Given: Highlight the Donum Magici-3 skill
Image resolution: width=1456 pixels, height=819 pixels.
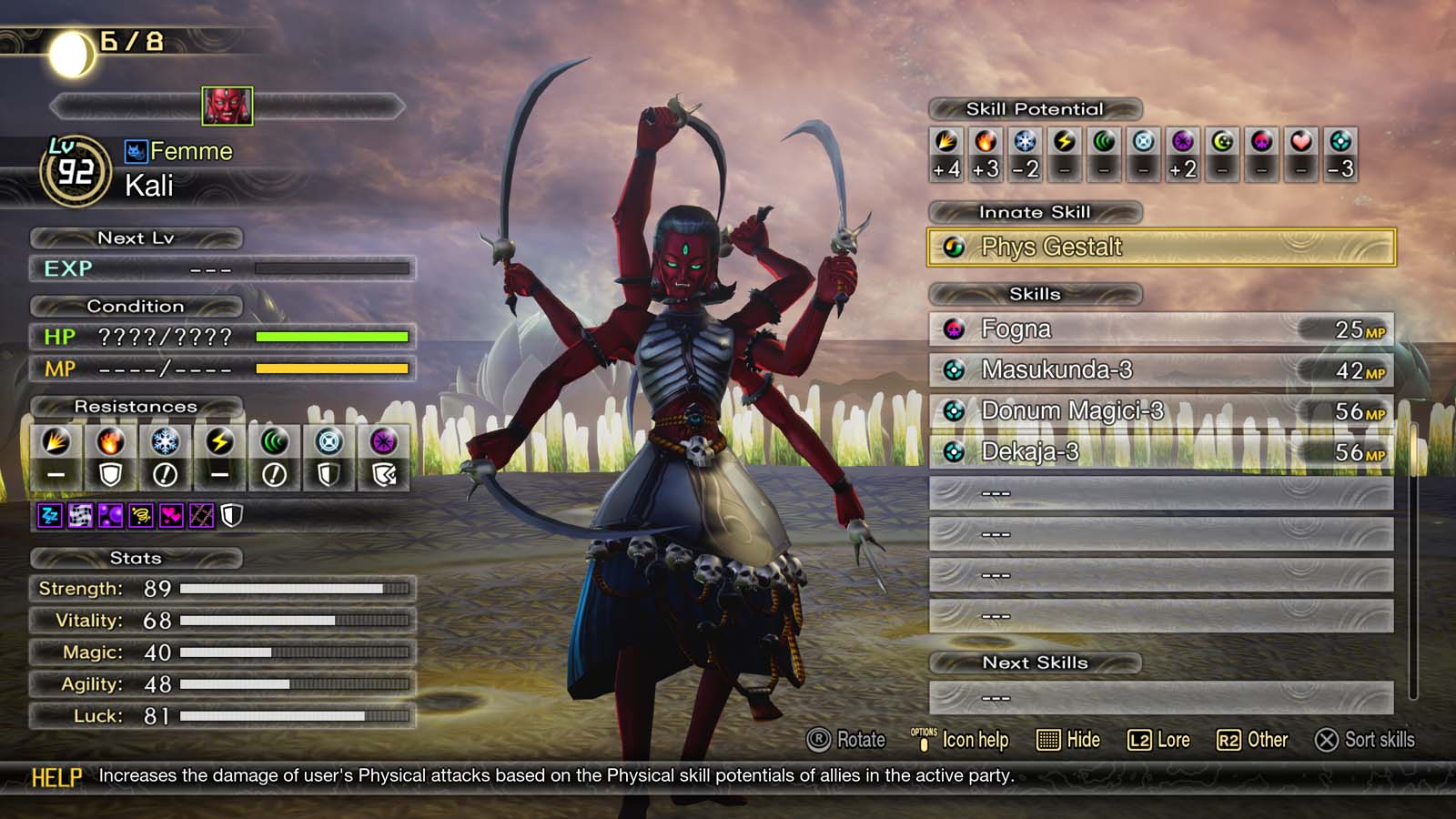Looking at the screenshot, I should (1160, 411).
